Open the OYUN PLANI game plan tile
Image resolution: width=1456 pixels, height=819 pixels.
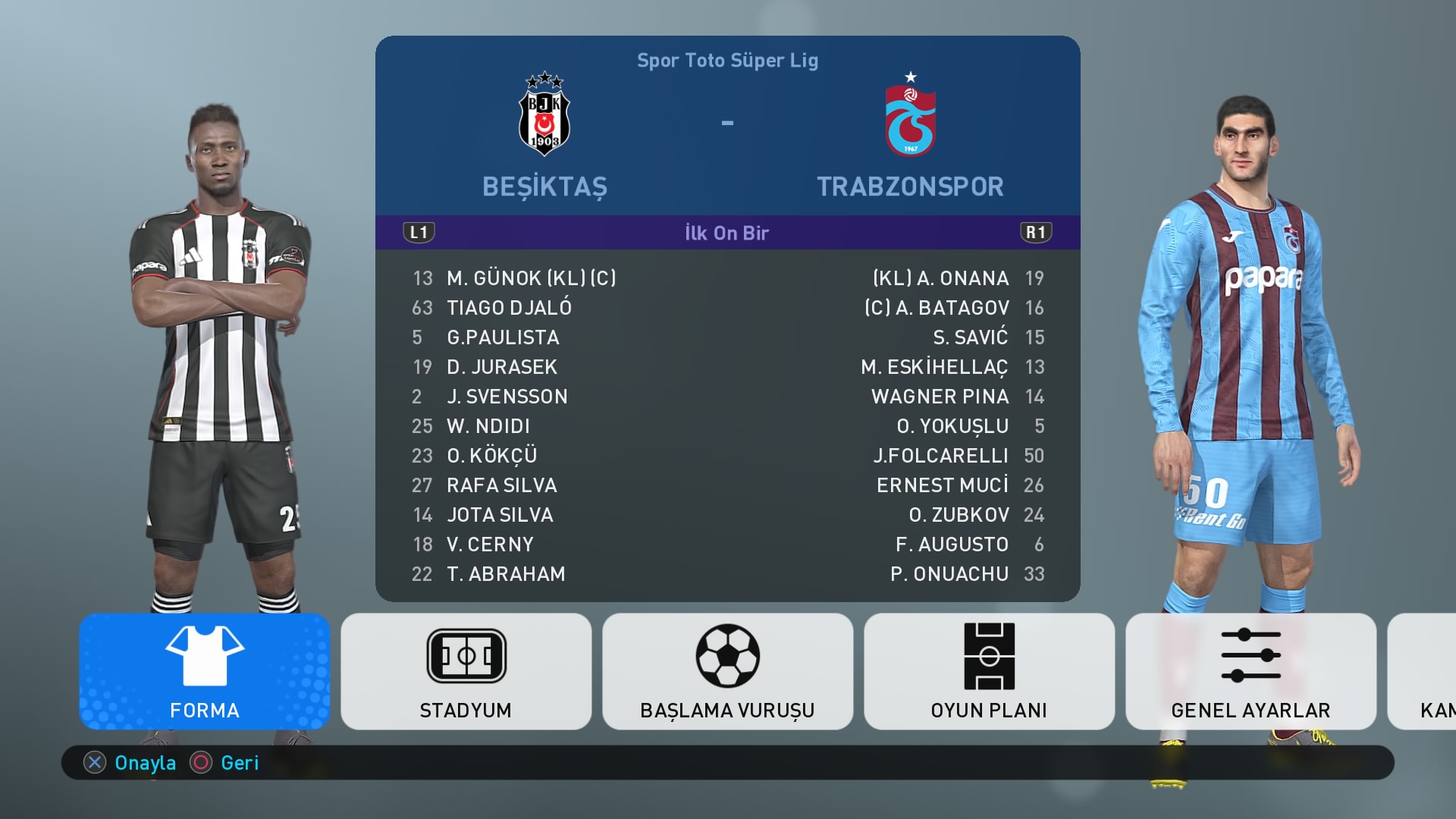pyautogui.click(x=989, y=671)
